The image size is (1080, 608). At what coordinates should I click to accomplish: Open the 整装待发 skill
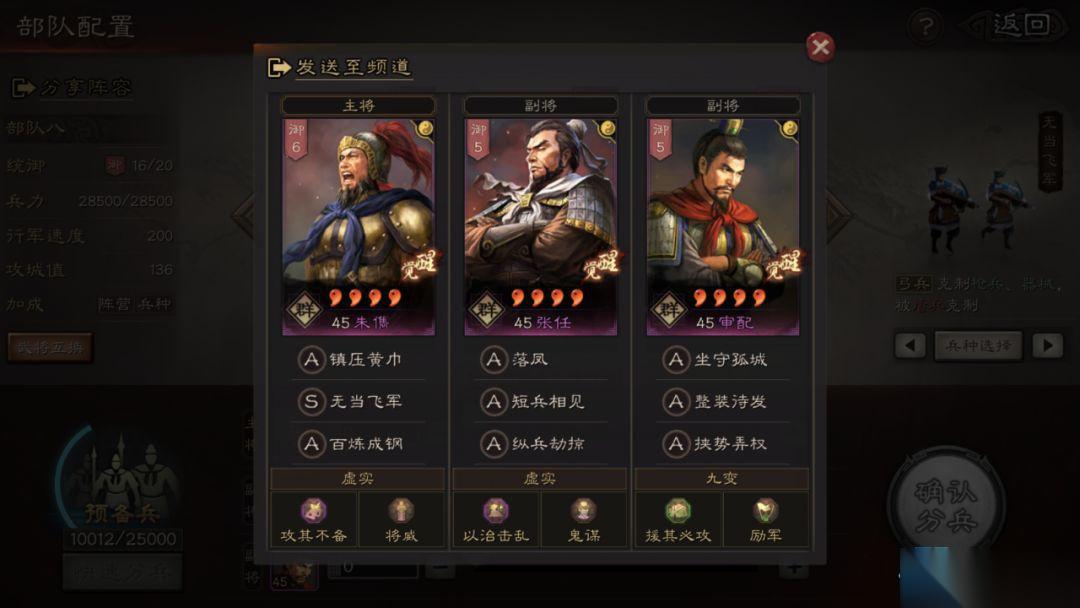tap(723, 402)
